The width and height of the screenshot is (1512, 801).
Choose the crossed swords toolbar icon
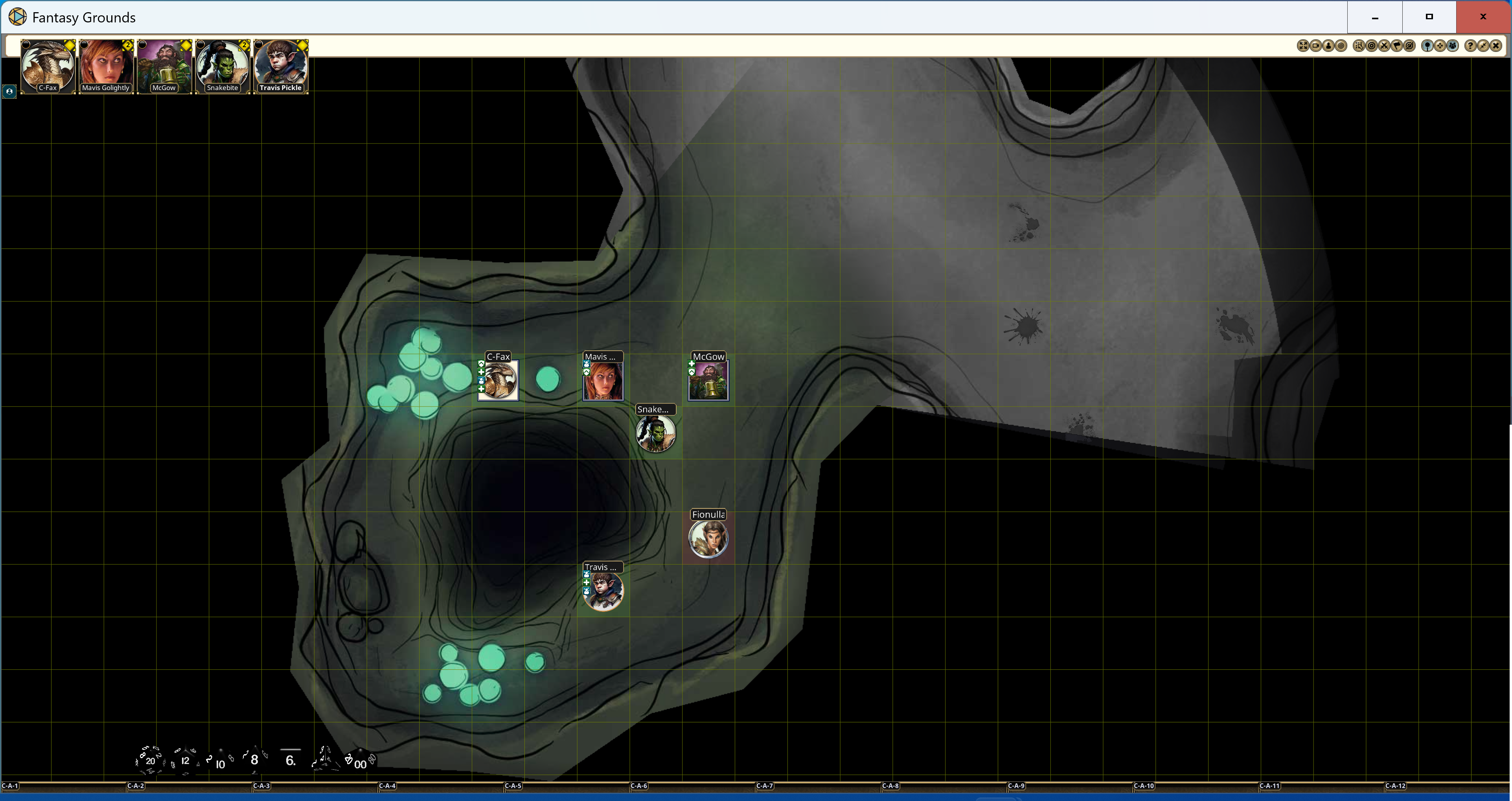1384,46
